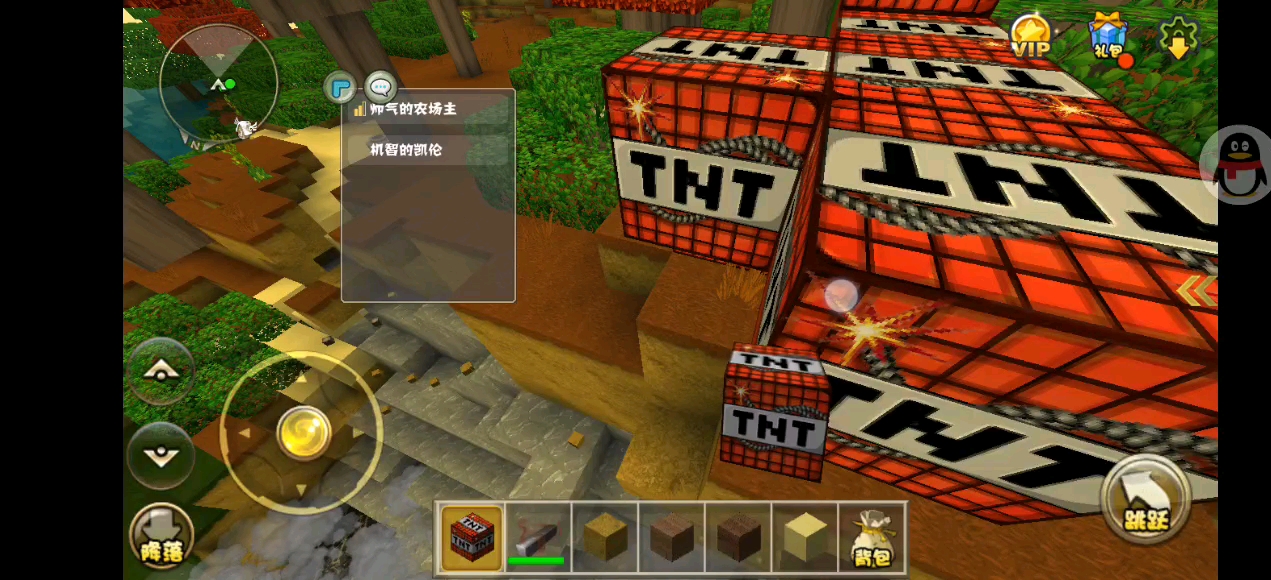Tap the yellow virtual joystick knob
1271x580 pixels.
304,433
